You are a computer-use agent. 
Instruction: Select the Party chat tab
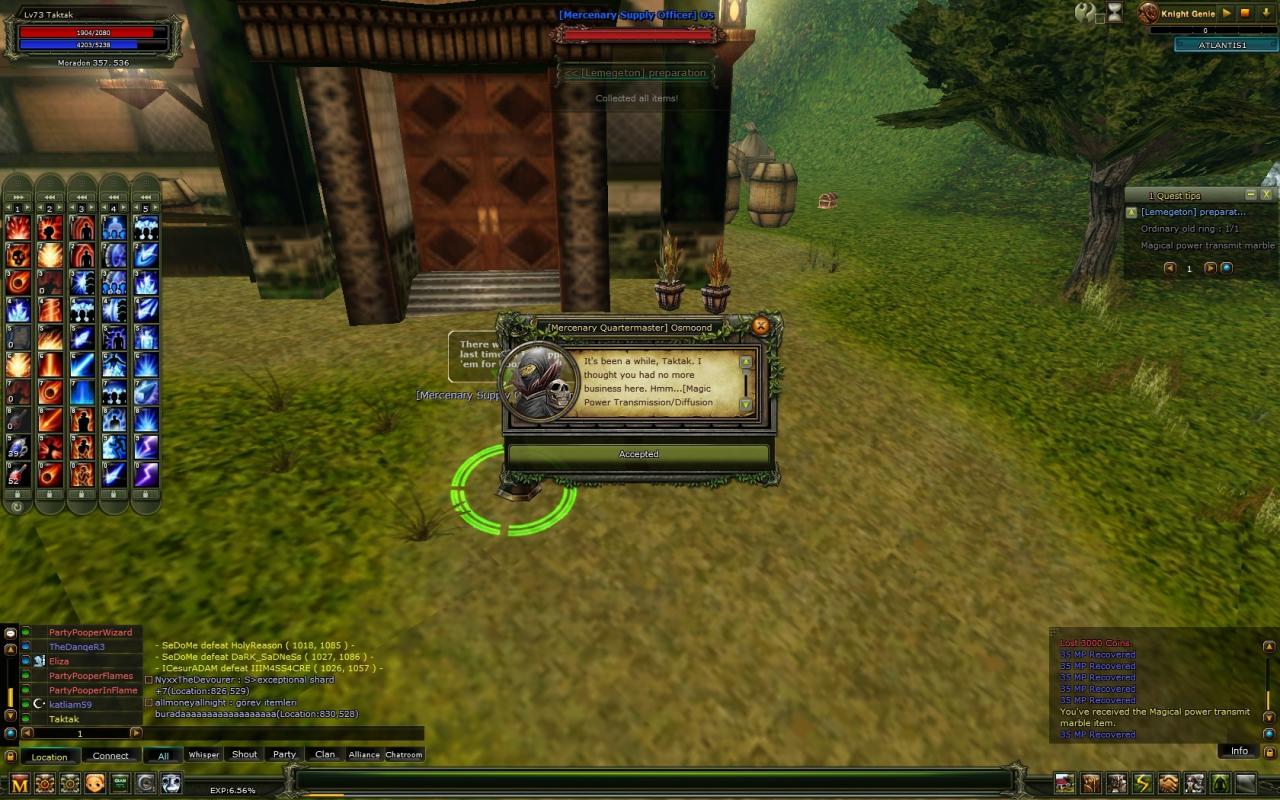(x=285, y=755)
